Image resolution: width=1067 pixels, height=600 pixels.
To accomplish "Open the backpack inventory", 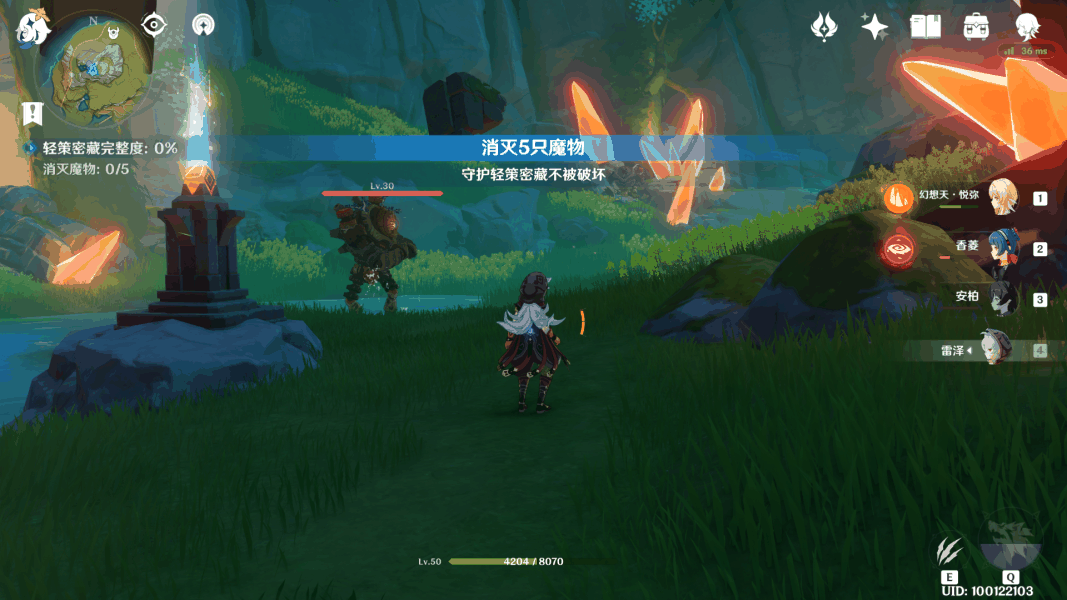I will click(x=976, y=27).
